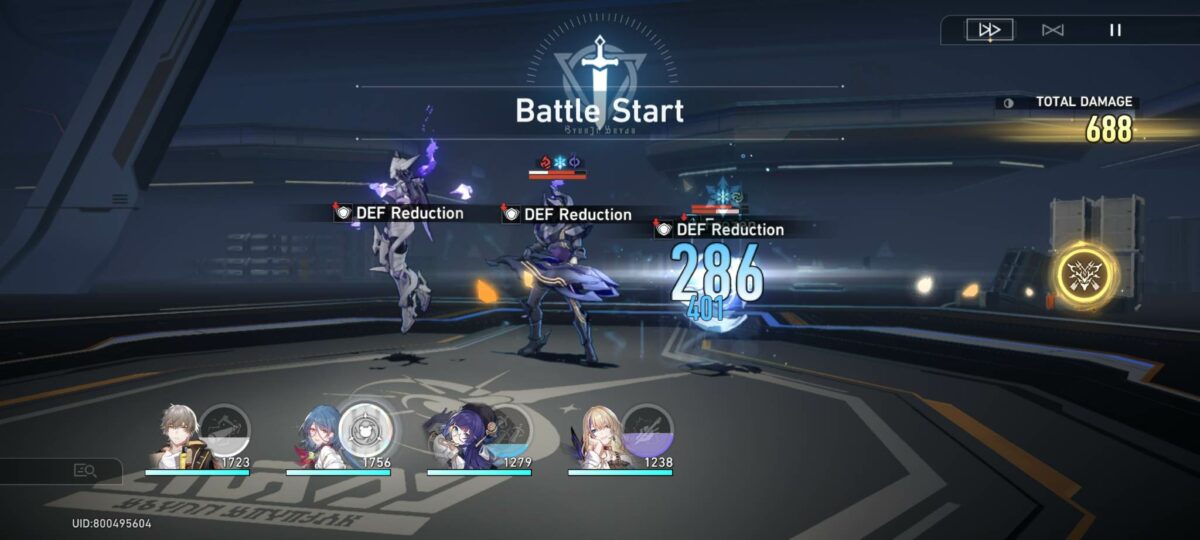
Task: Tap Pela's blue ultimate energy icon
Action: (508, 427)
